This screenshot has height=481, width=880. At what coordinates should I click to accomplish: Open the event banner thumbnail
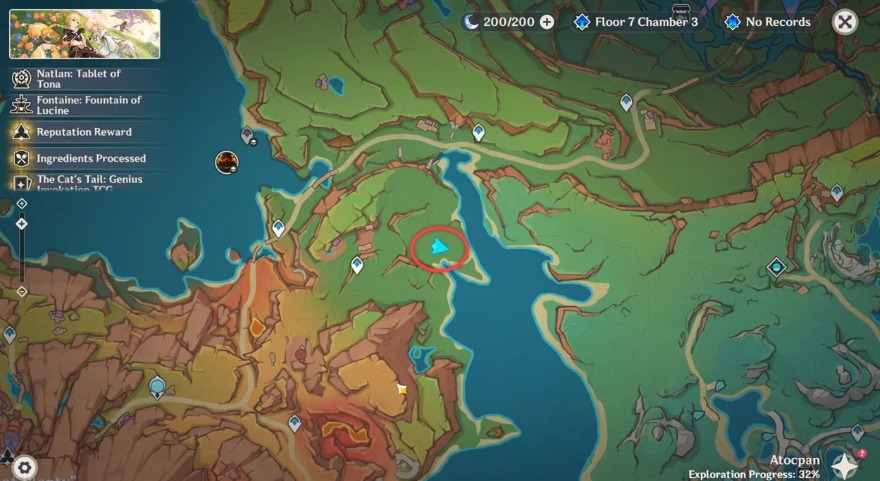point(84,34)
